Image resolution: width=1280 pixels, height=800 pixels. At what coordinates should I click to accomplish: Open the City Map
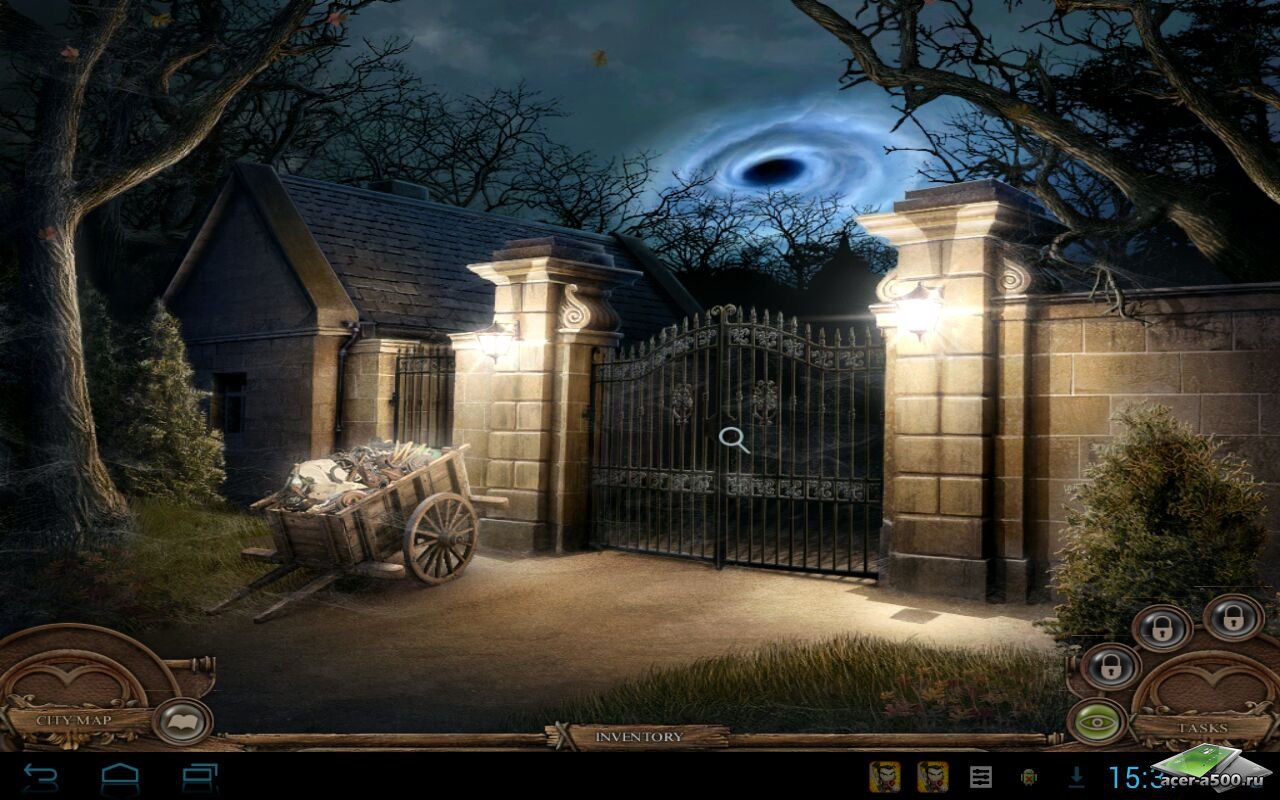(73, 720)
